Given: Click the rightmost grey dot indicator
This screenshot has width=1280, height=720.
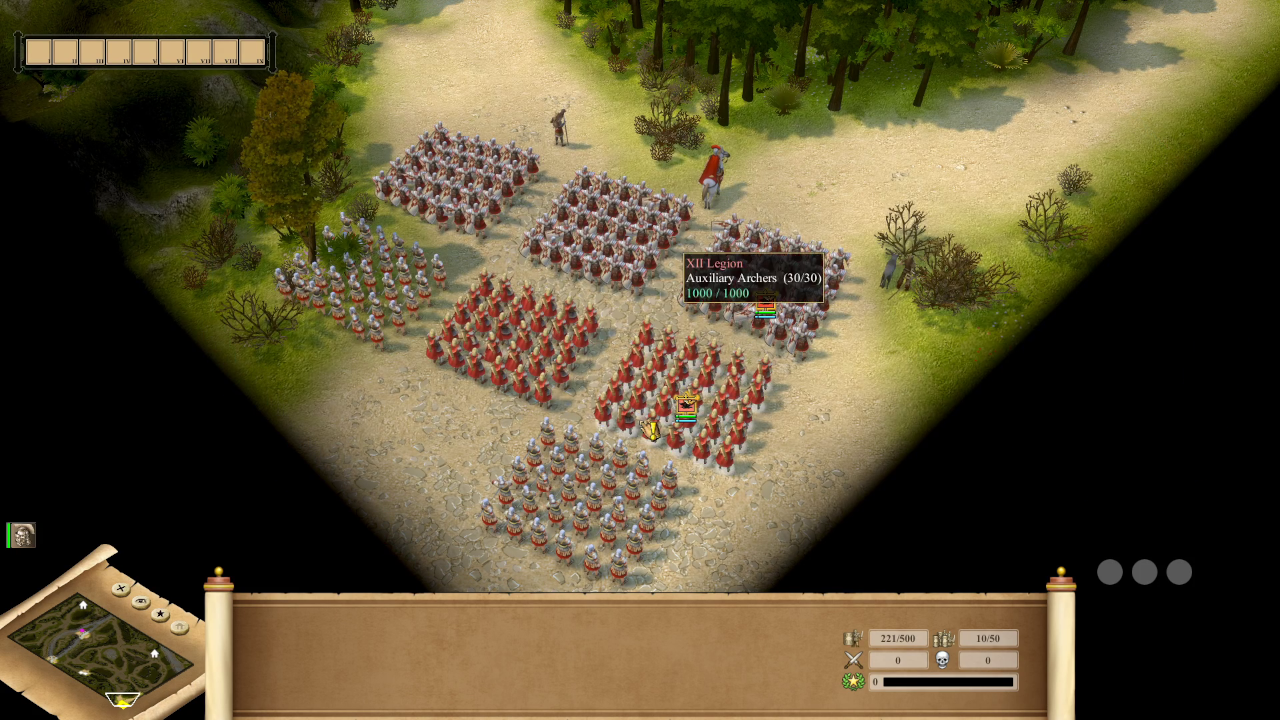Looking at the screenshot, I should (1179, 572).
